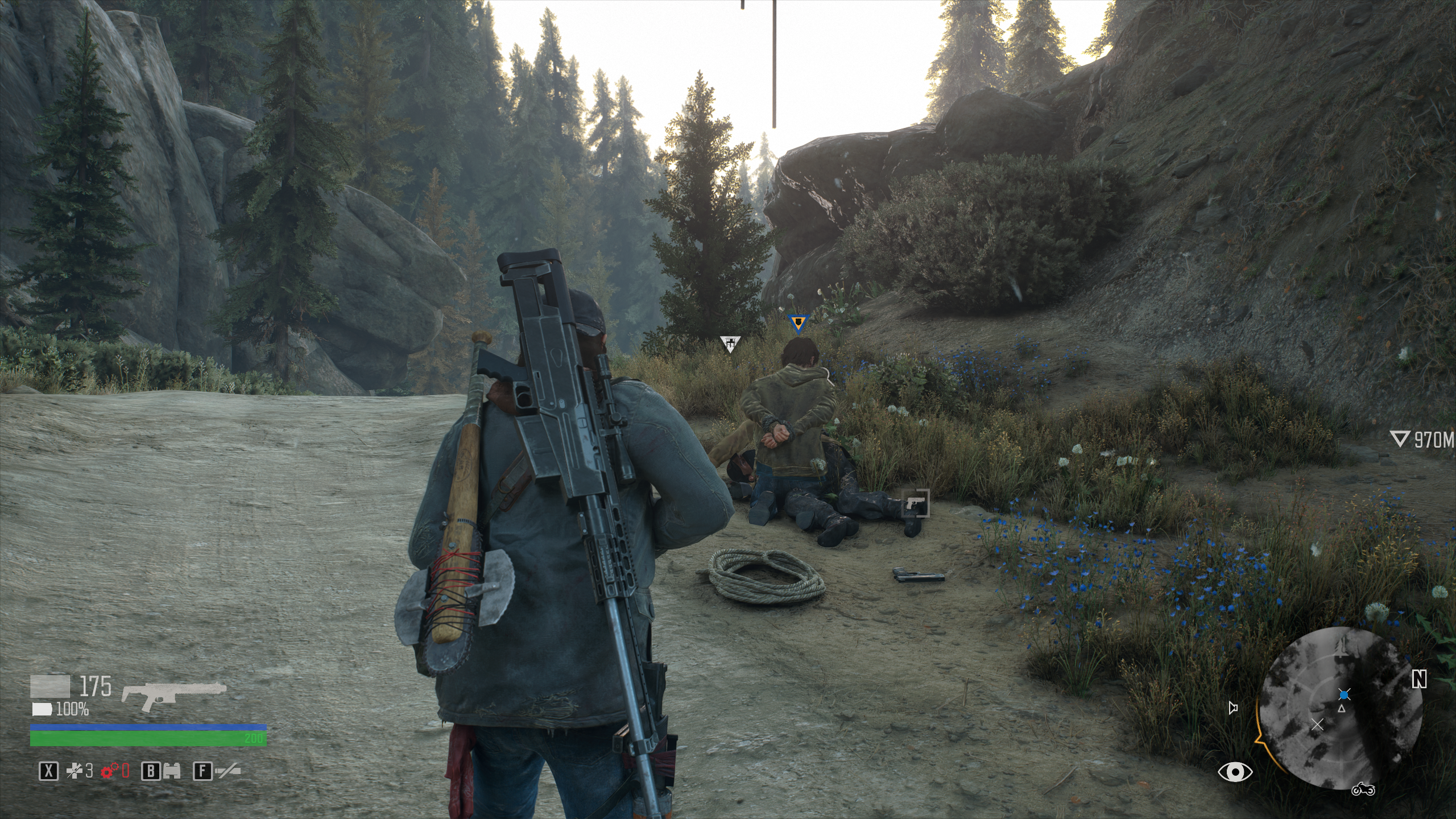Select the blue dot marker on minimap
Screen dimensions: 1456x819
1344,695
